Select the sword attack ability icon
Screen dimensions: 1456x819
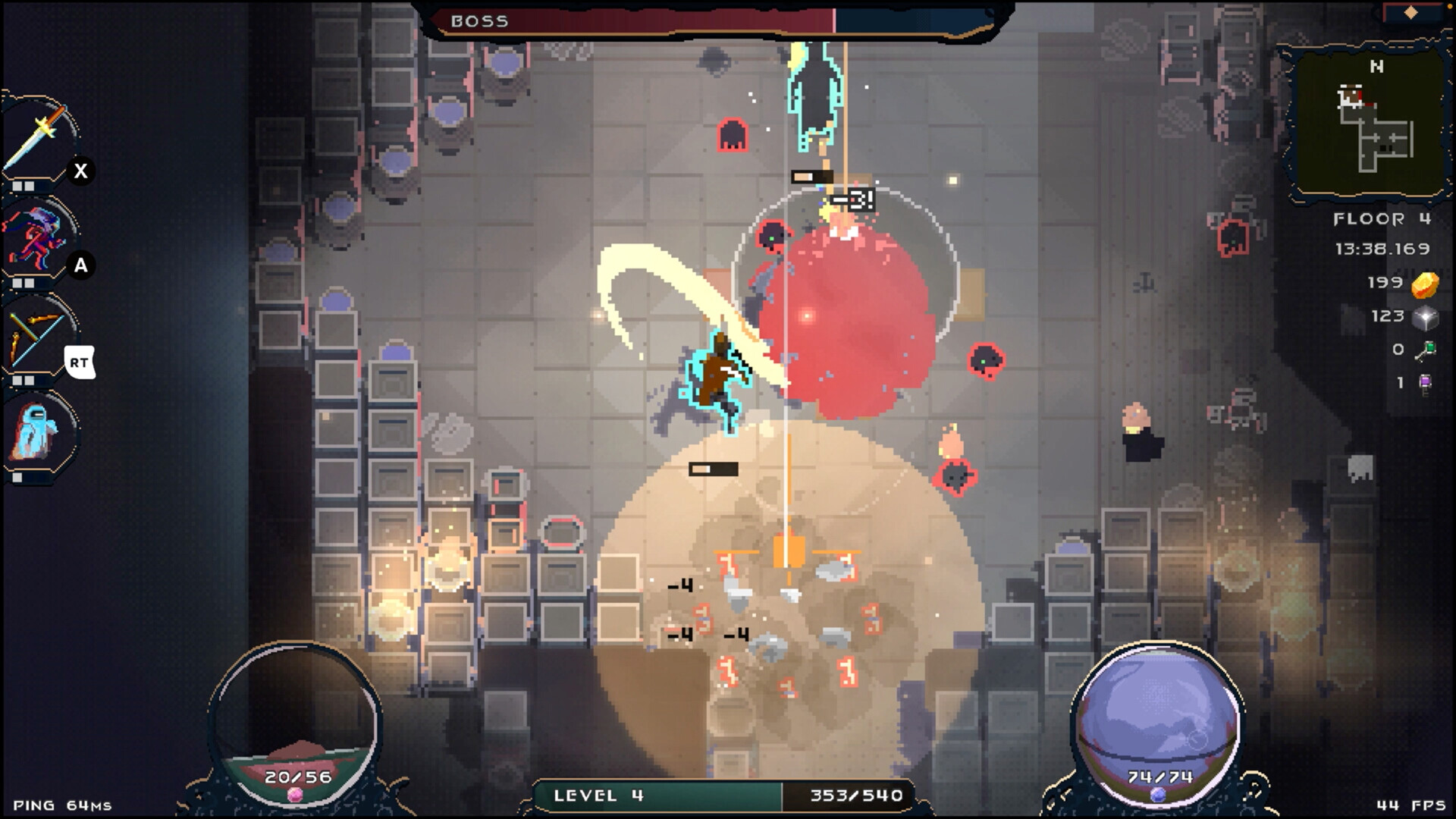[38, 140]
